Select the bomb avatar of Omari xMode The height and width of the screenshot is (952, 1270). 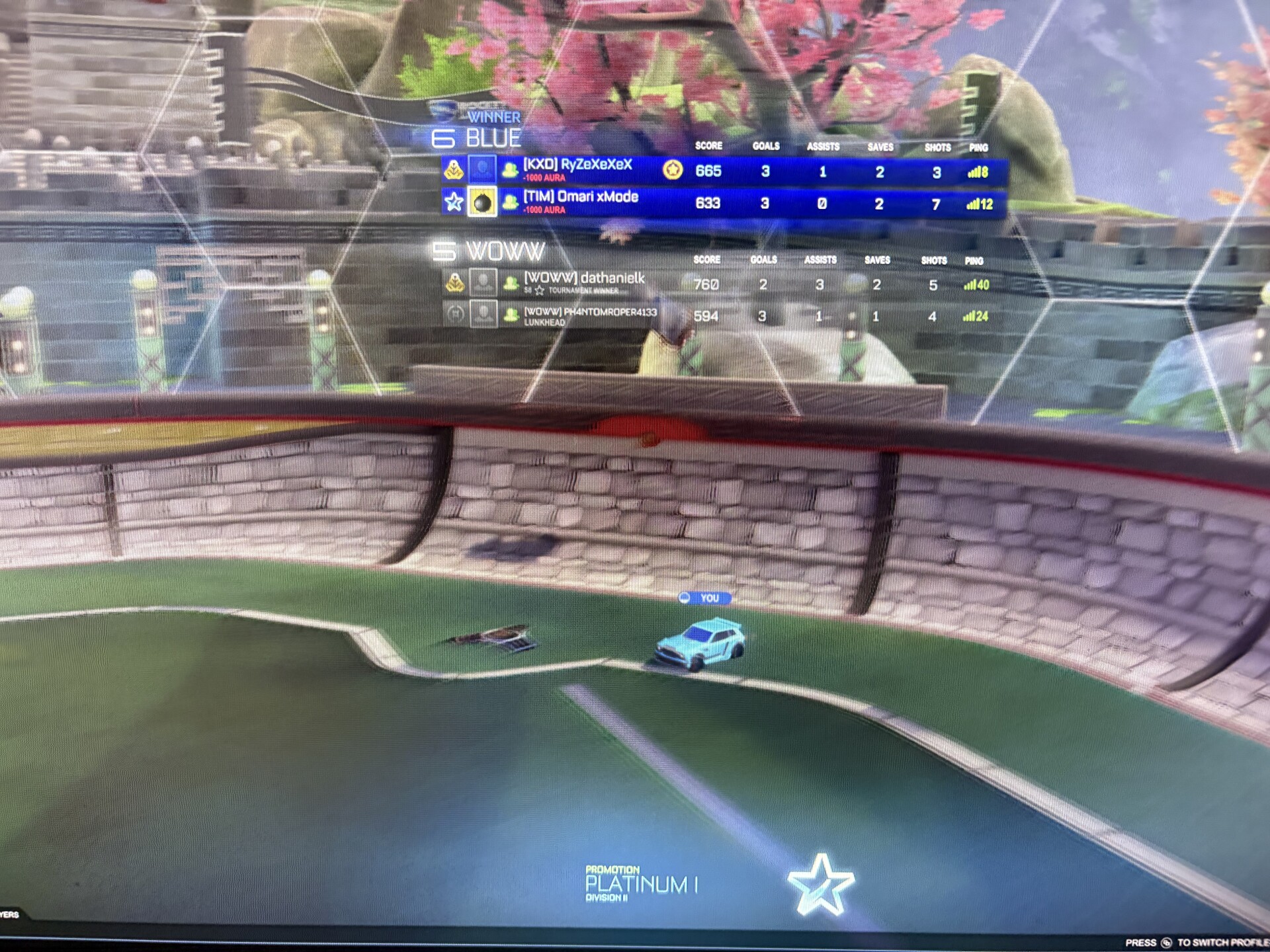(483, 201)
